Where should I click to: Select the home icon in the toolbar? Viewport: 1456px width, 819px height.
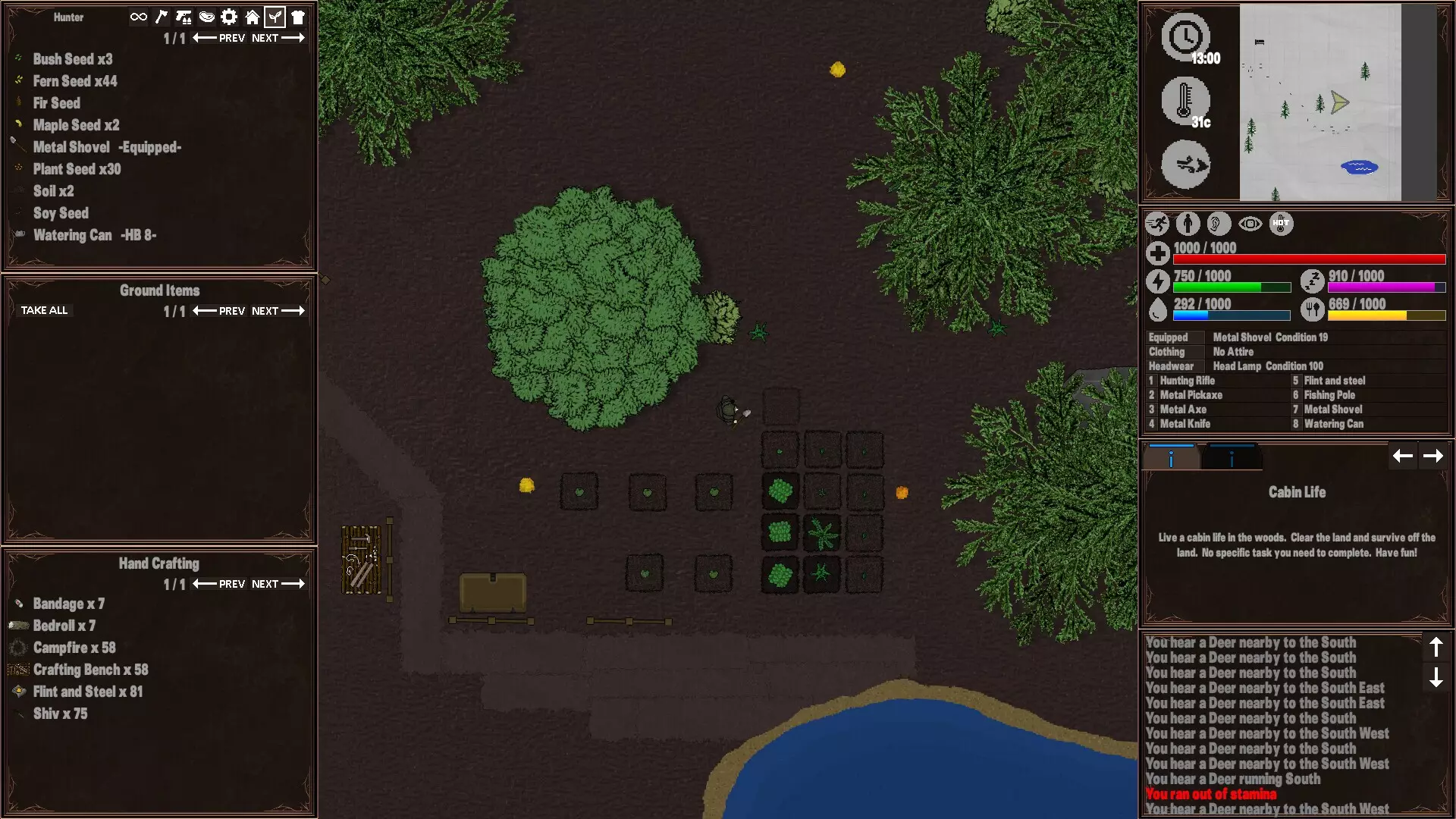click(x=253, y=17)
